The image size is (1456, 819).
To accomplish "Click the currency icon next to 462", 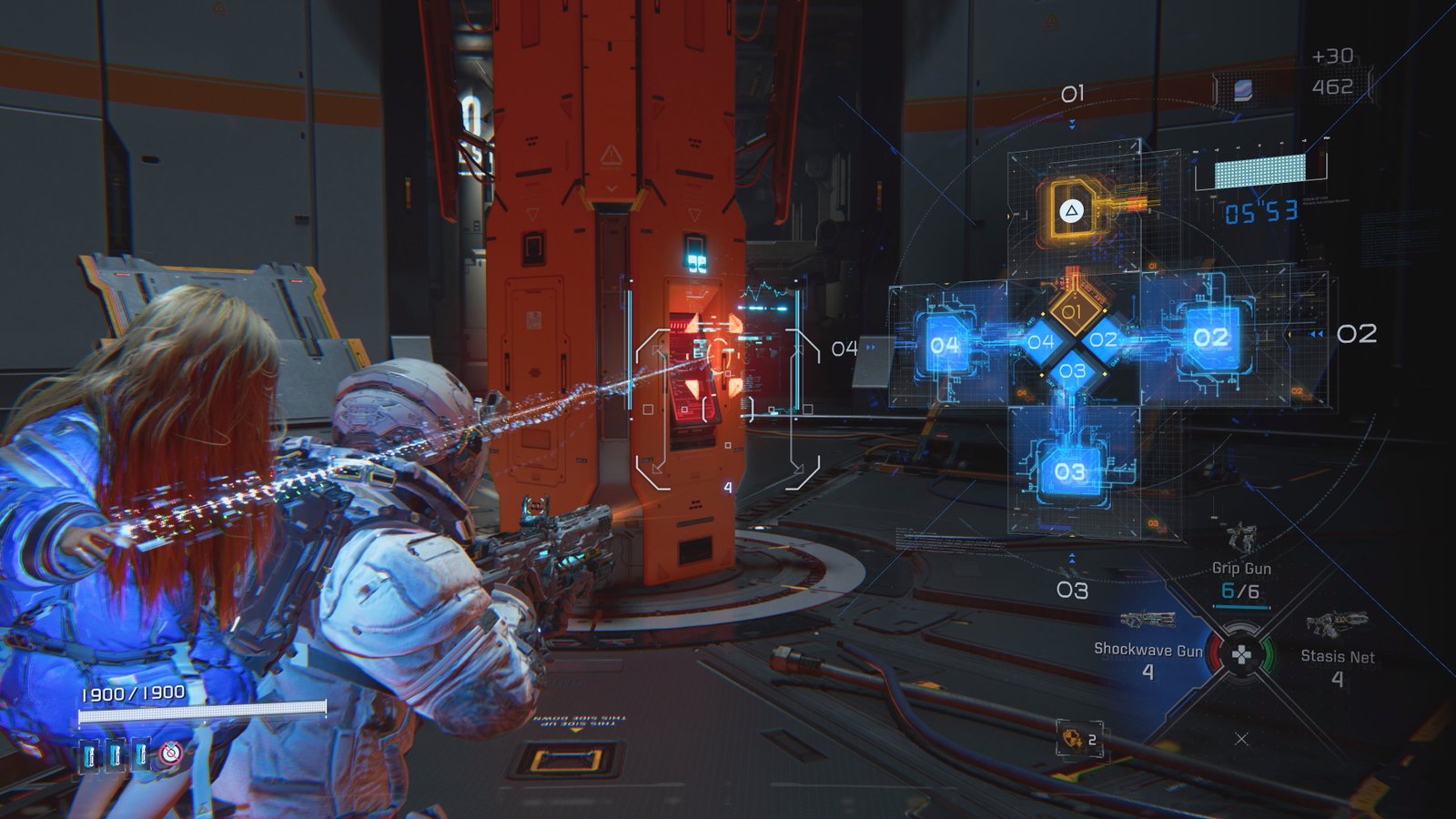I will click(x=1243, y=89).
